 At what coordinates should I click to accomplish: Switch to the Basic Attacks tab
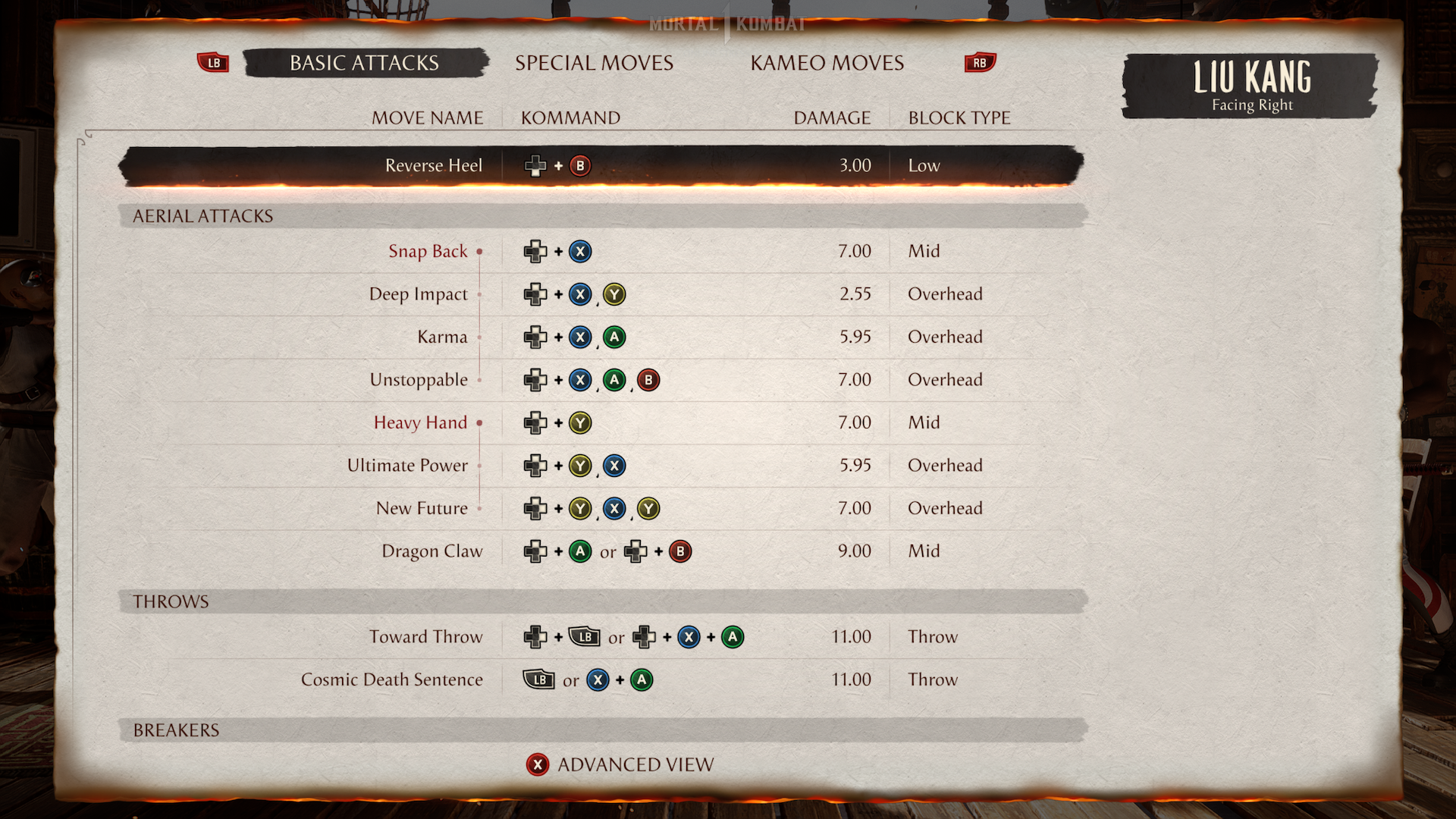364,63
